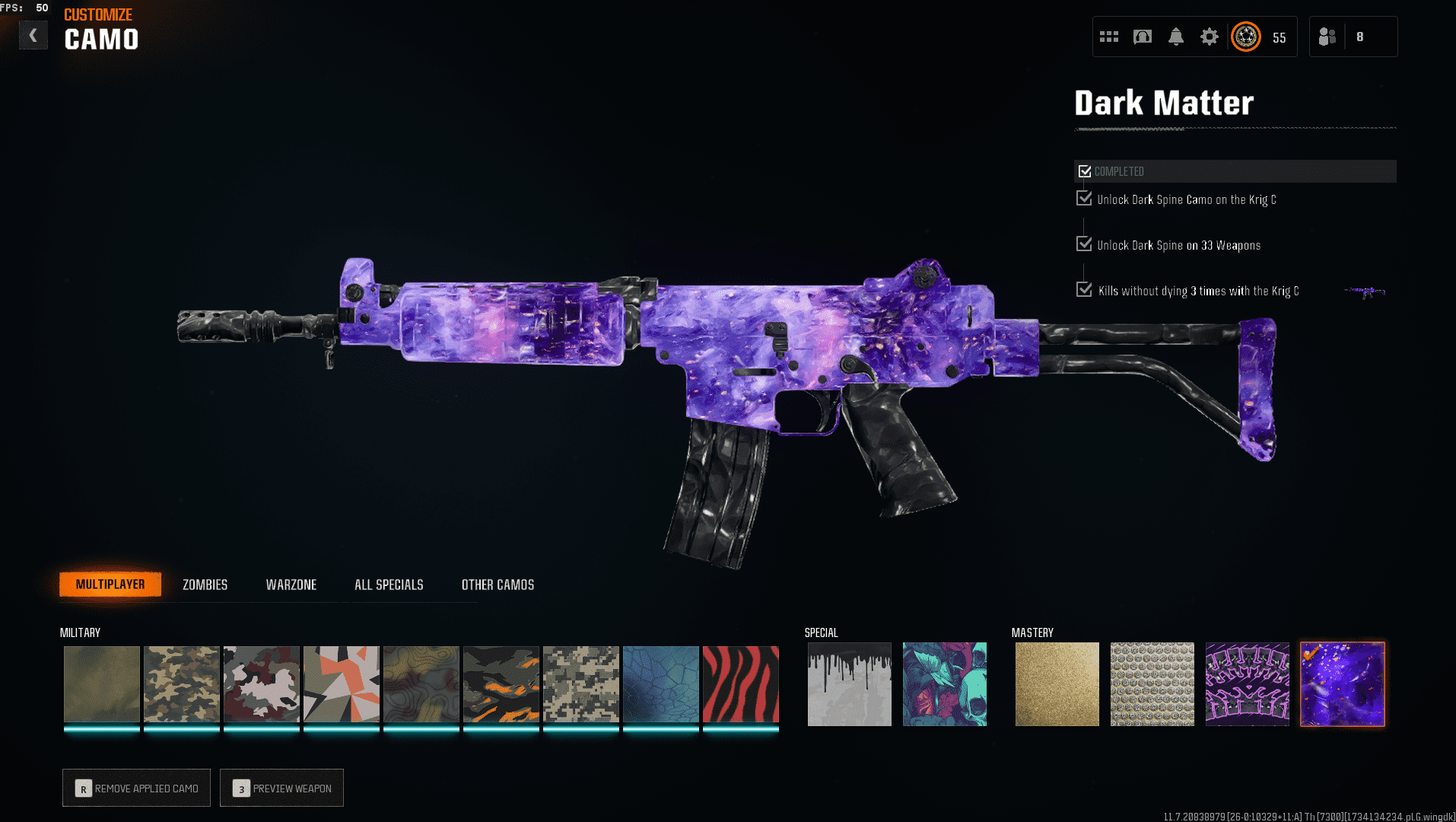Open the Warzone camo tab
The height and width of the screenshot is (822, 1456).
291,585
